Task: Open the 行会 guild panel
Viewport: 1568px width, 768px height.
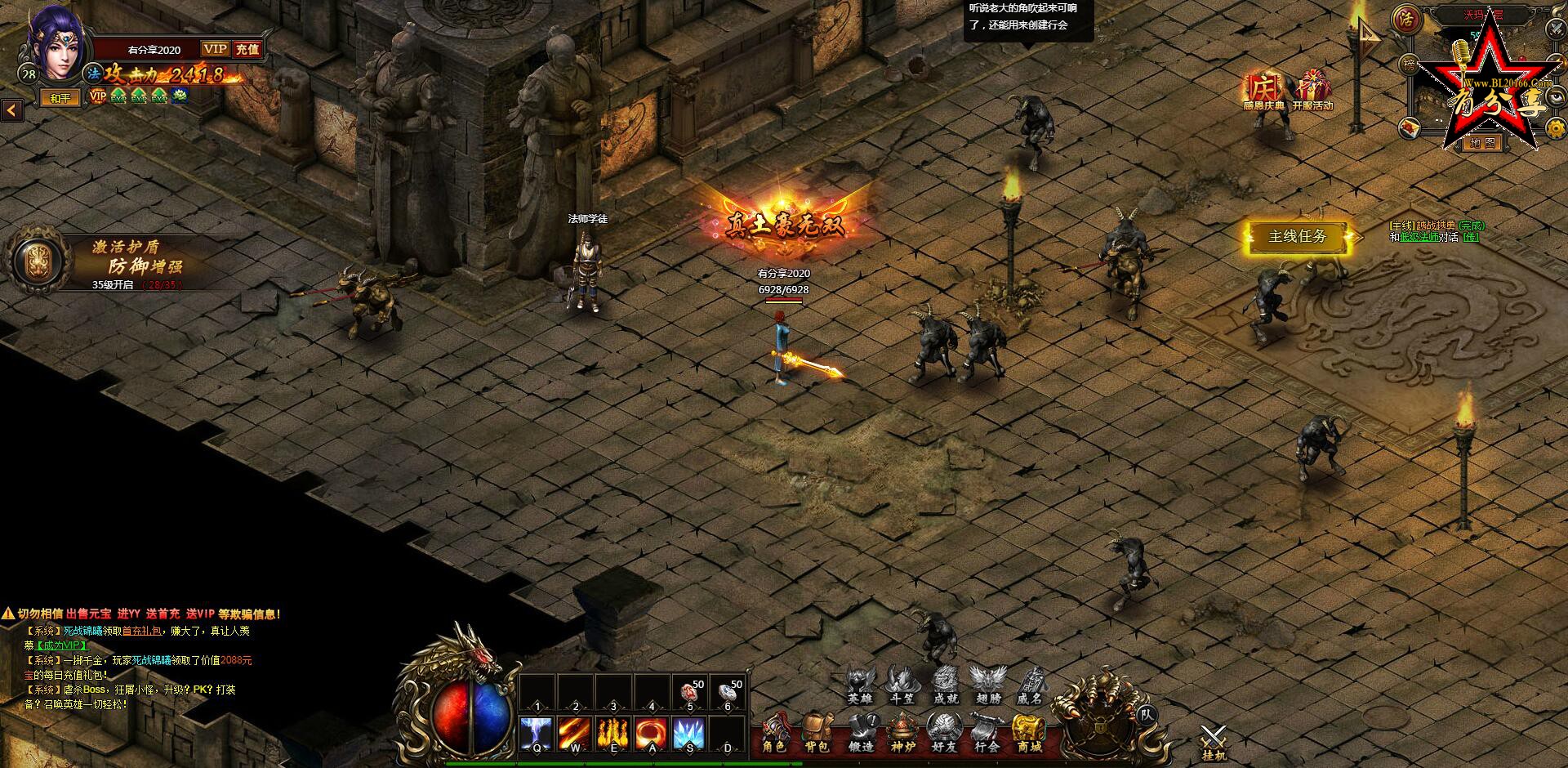Action: [987, 731]
